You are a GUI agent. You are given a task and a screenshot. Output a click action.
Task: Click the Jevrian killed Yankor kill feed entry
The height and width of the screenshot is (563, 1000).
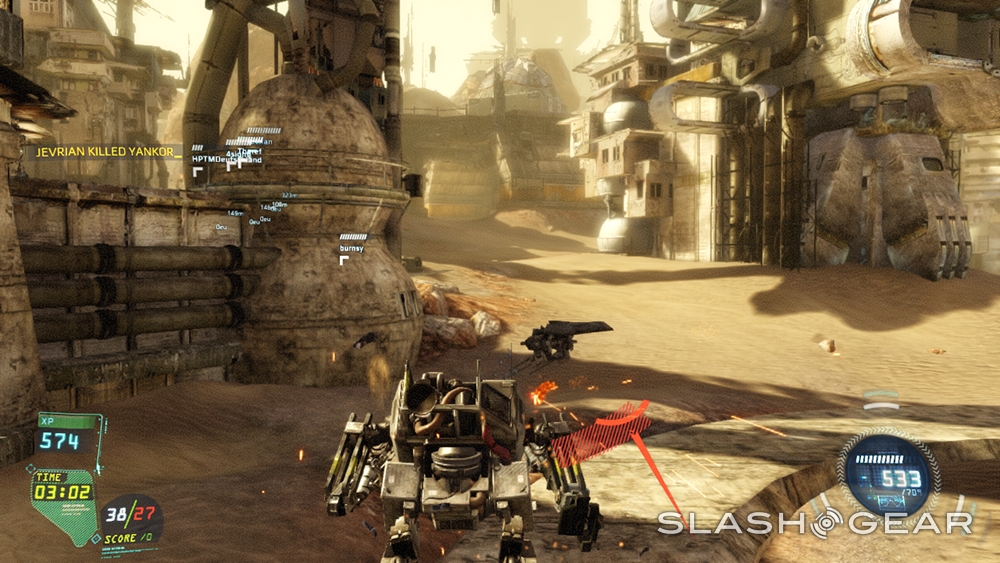click(x=108, y=153)
